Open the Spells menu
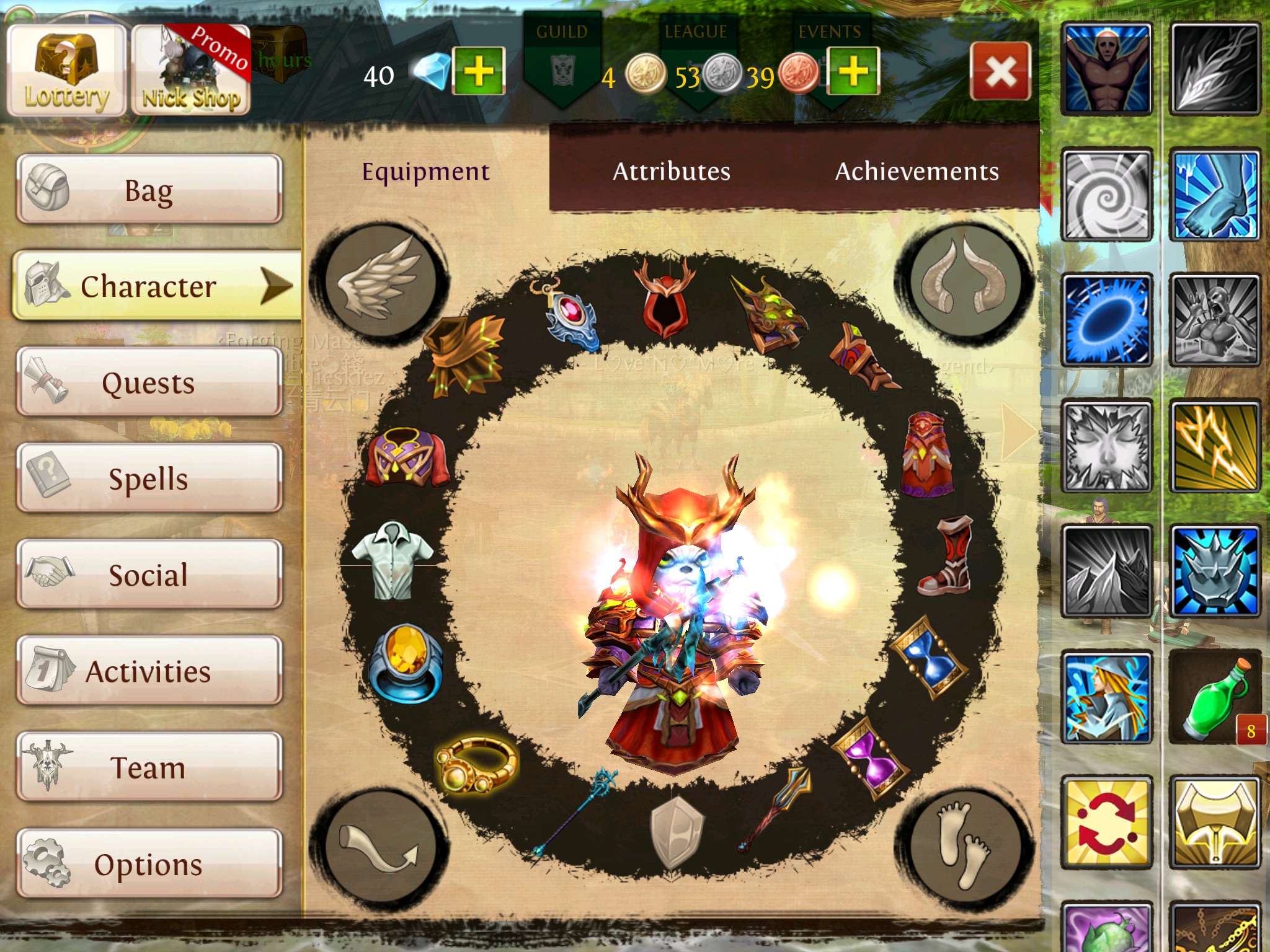The image size is (1270, 952). (149, 478)
